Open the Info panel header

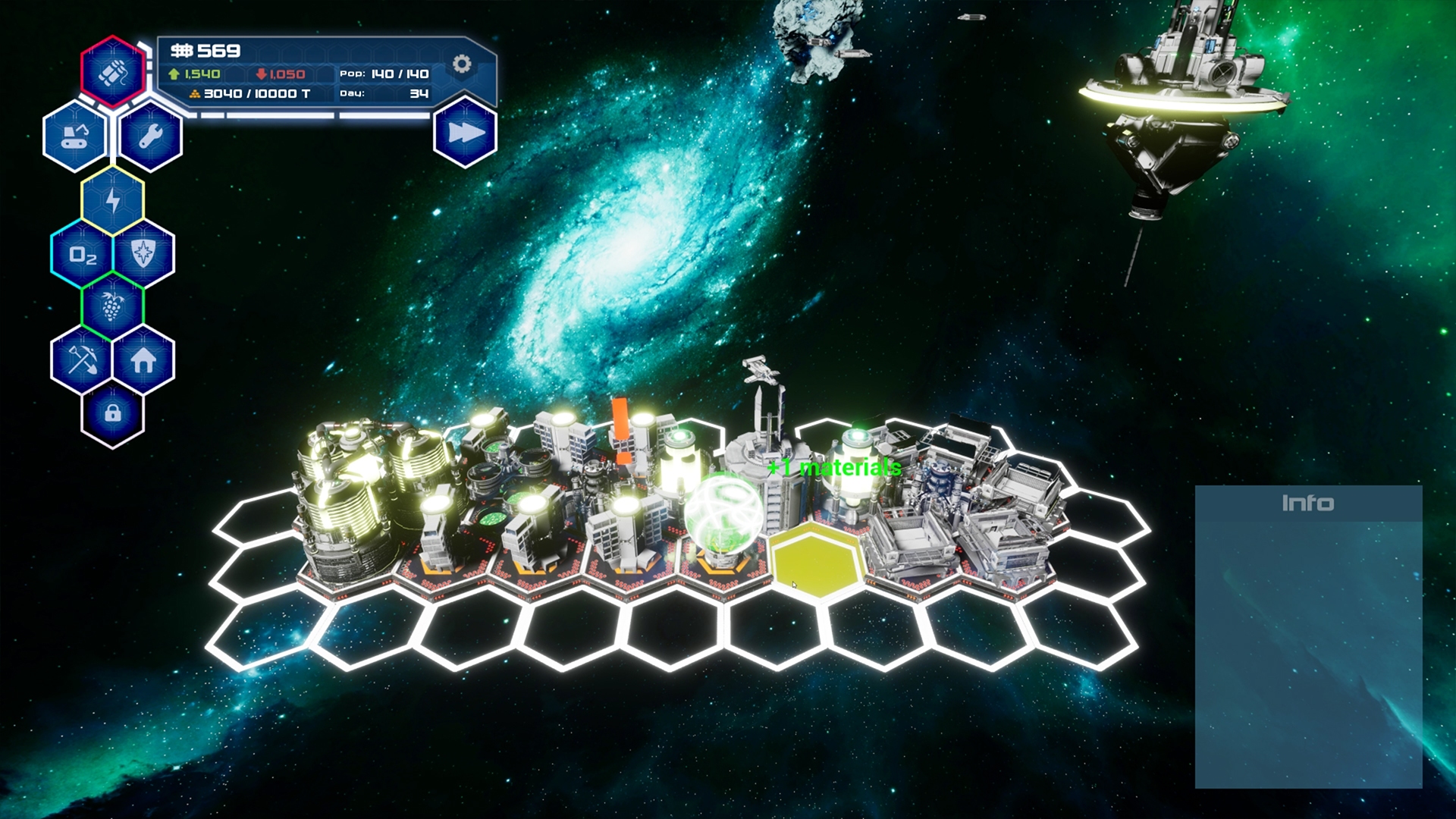coord(1310,501)
